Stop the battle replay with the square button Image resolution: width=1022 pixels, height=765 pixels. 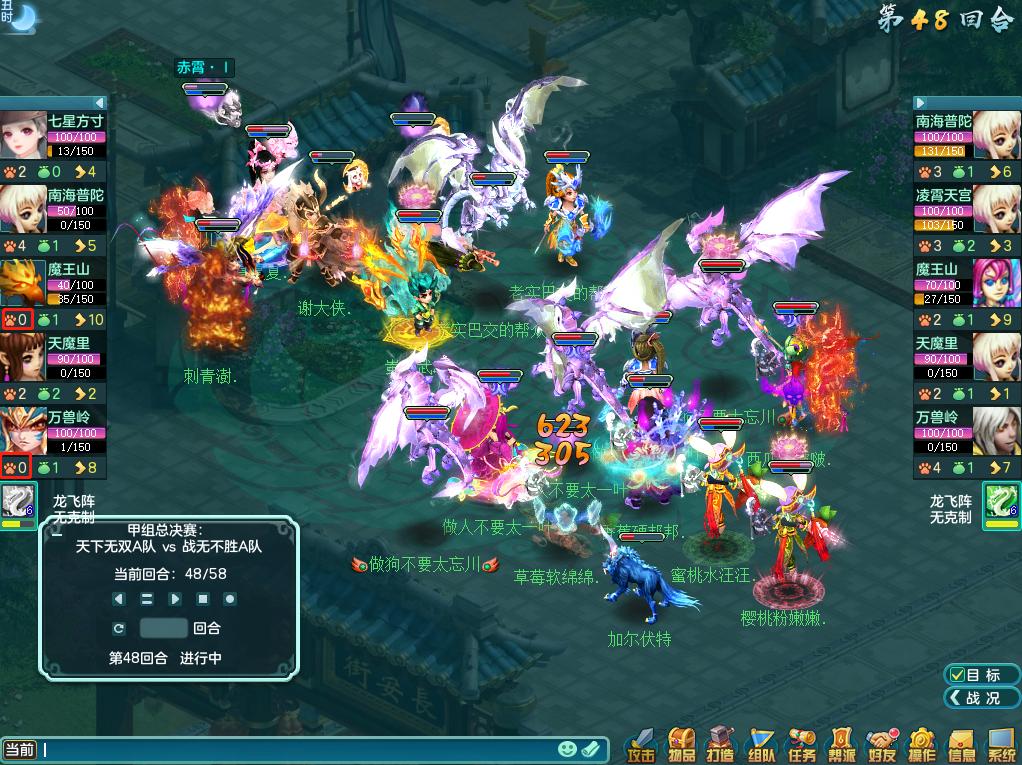tap(202, 599)
